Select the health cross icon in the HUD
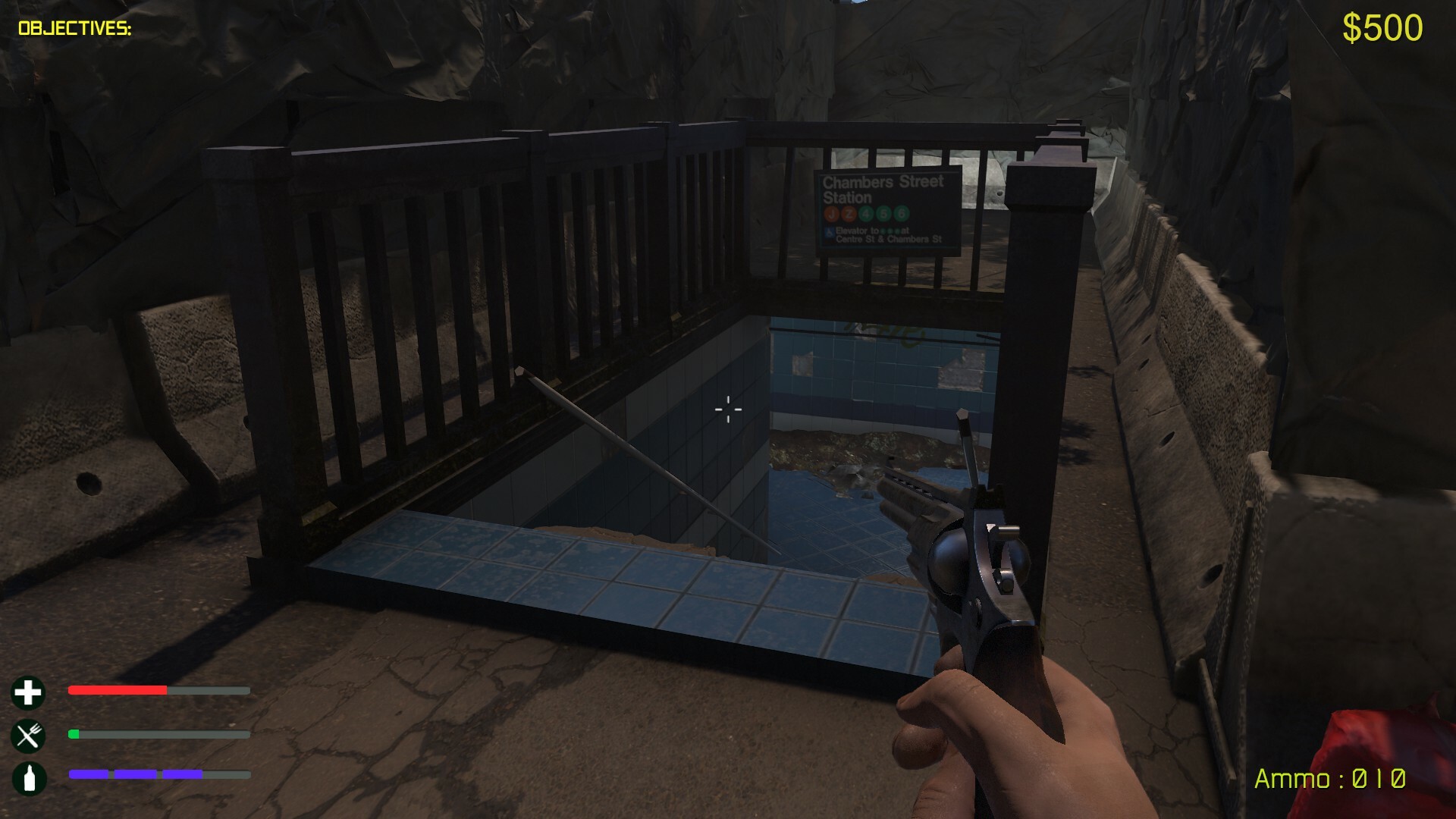The image size is (1456, 819). pos(28,693)
